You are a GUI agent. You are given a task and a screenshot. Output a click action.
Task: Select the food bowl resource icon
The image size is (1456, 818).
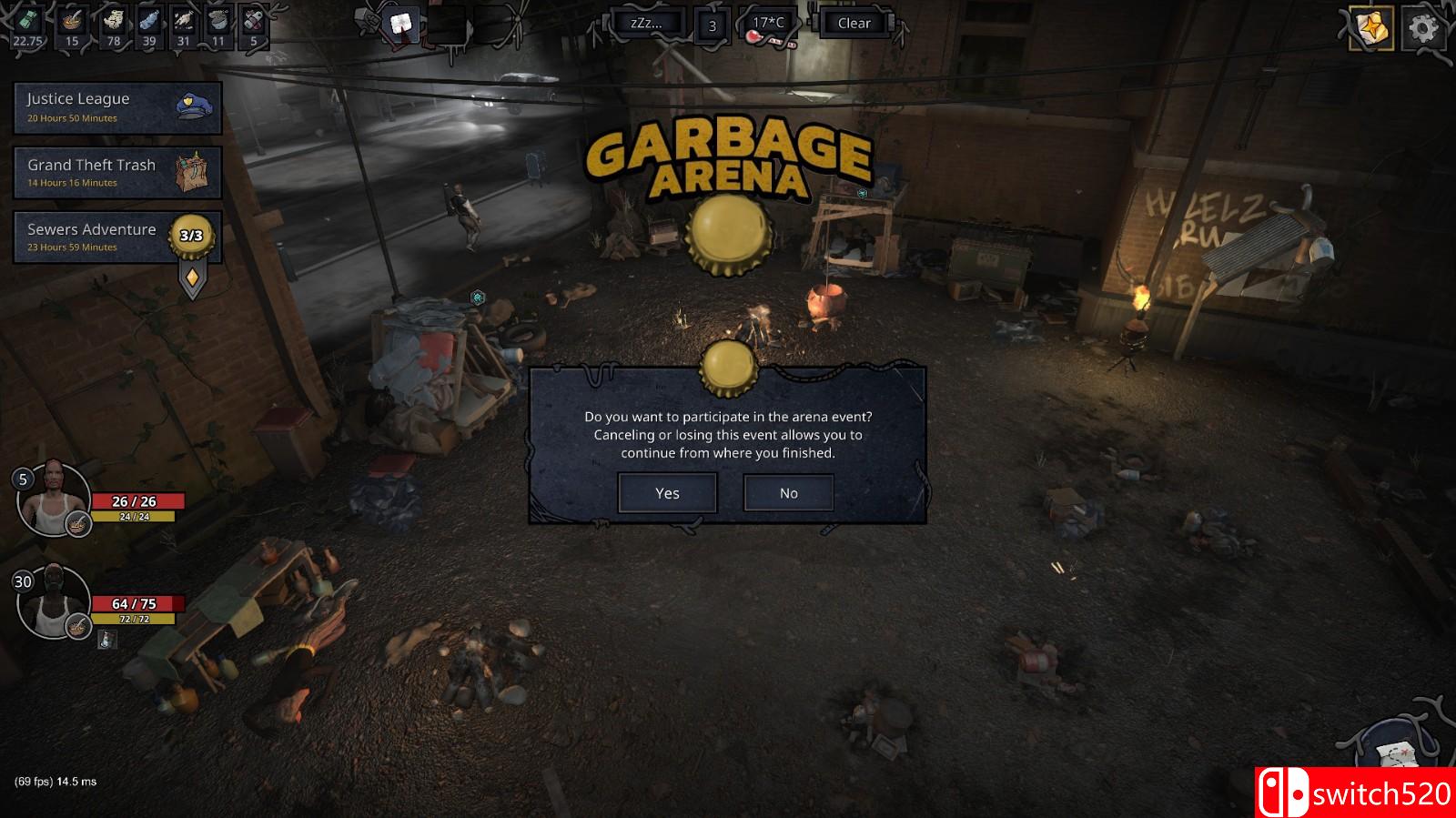[x=73, y=20]
